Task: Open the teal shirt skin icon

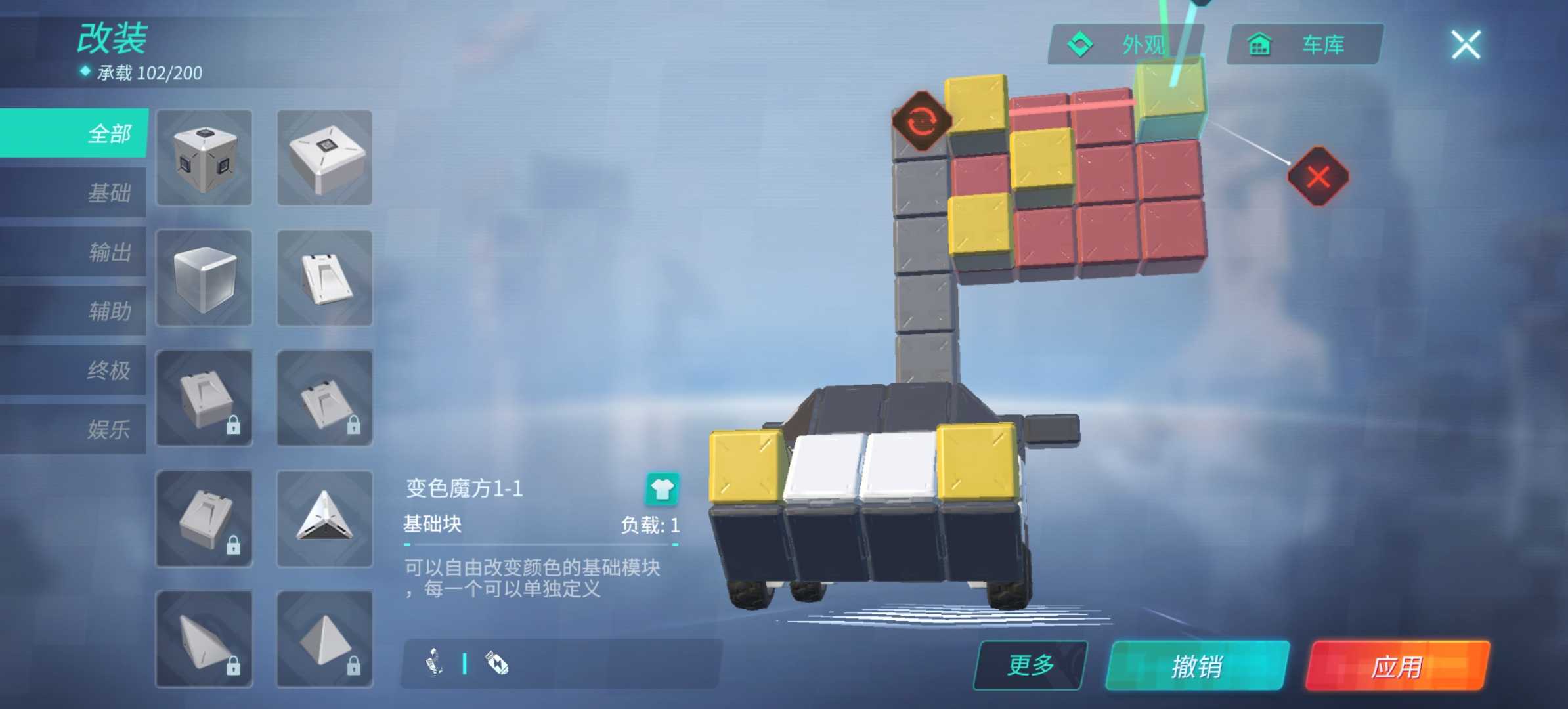Action: click(662, 489)
